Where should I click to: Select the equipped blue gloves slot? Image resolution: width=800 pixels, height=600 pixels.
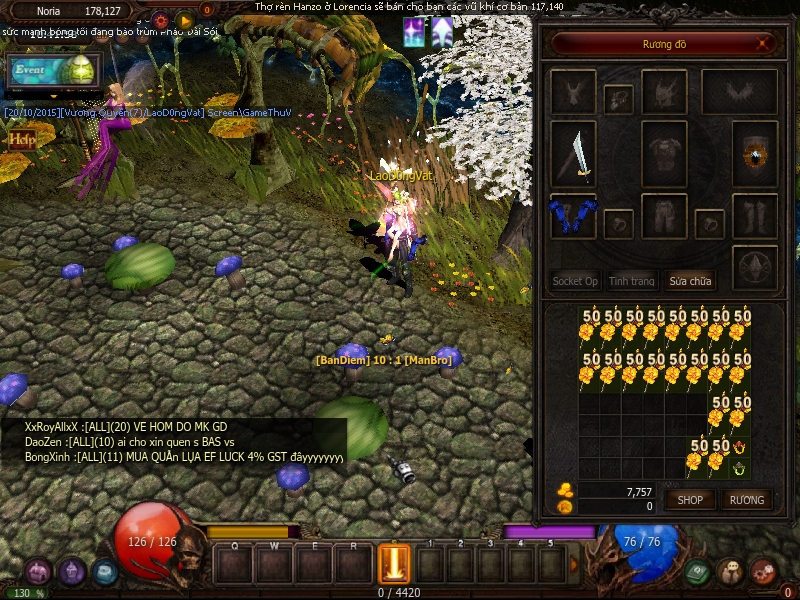pos(573,215)
